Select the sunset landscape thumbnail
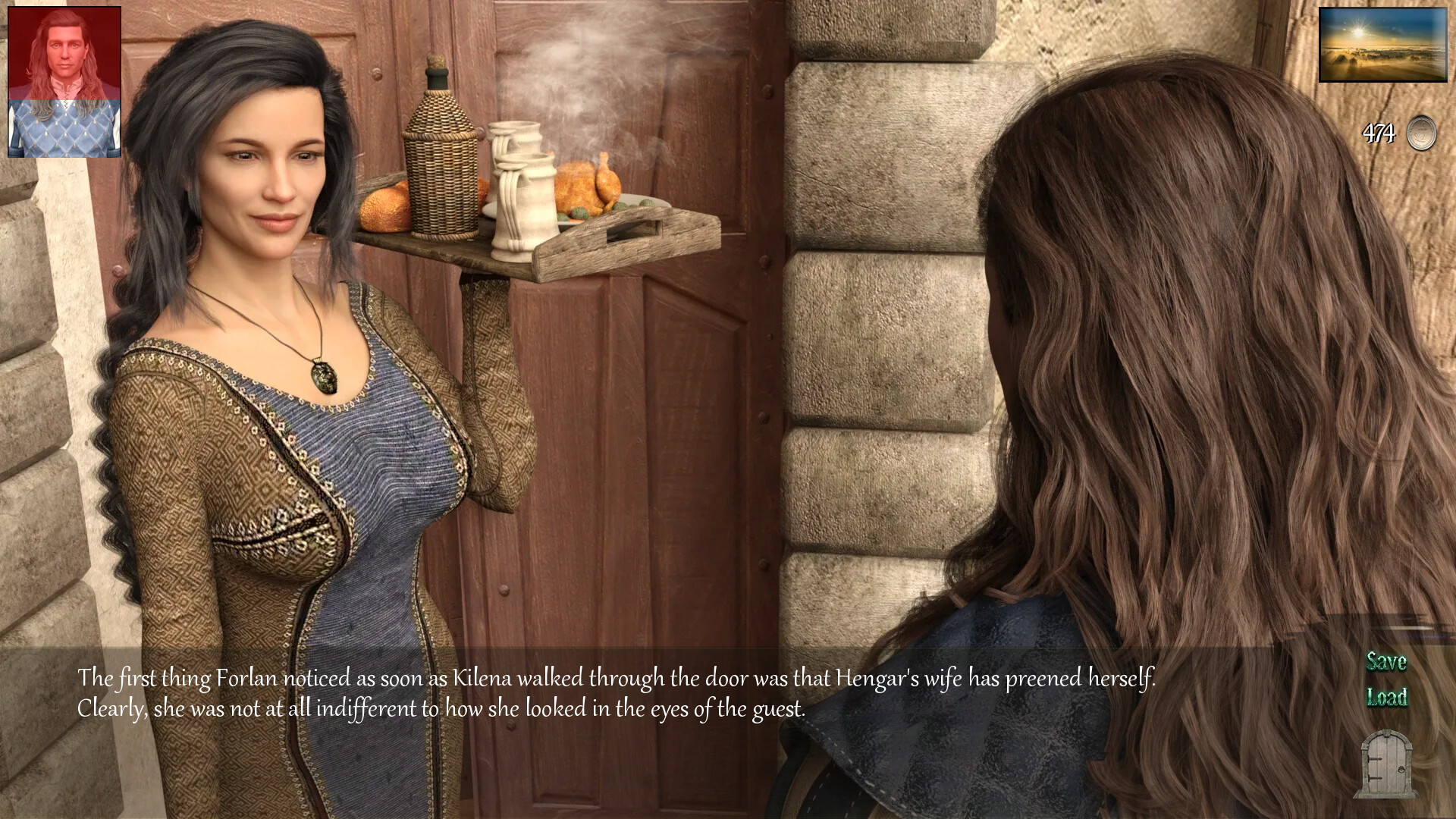This screenshot has width=1456, height=819. point(1372,45)
